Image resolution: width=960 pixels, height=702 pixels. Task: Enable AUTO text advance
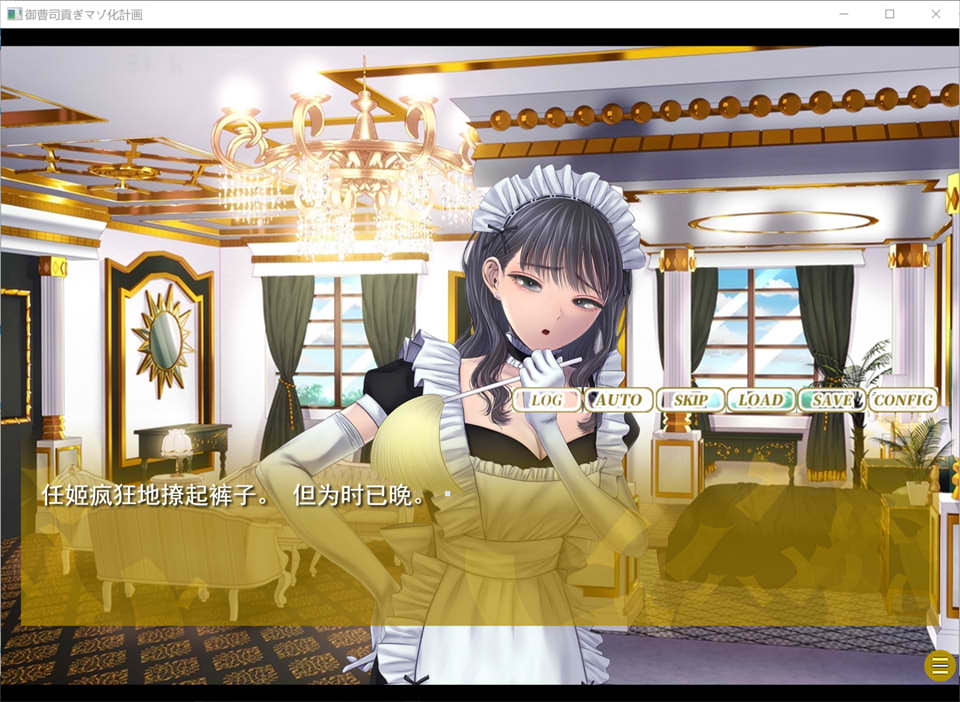tap(618, 400)
